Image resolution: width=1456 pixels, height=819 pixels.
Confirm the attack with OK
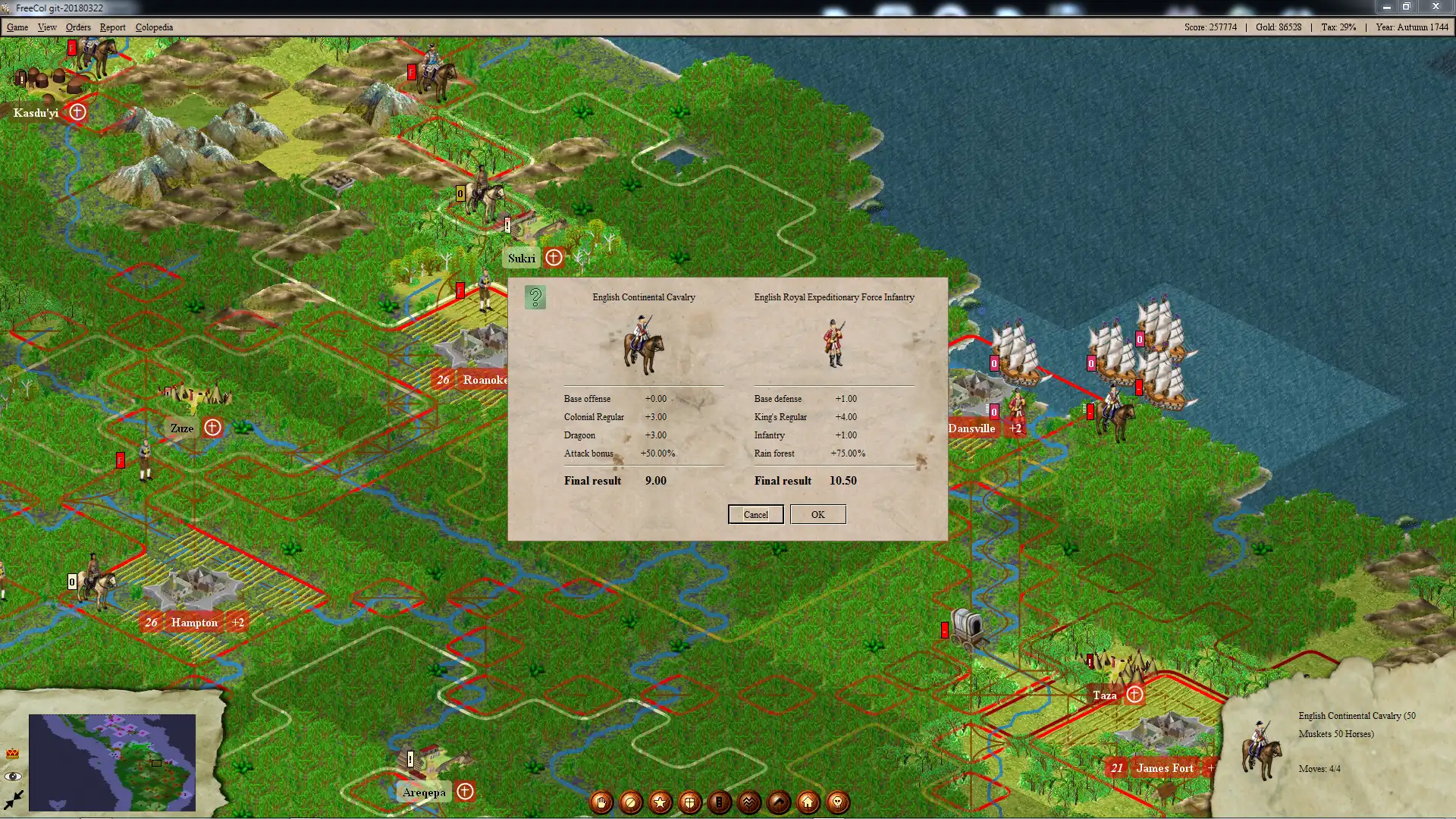point(817,514)
